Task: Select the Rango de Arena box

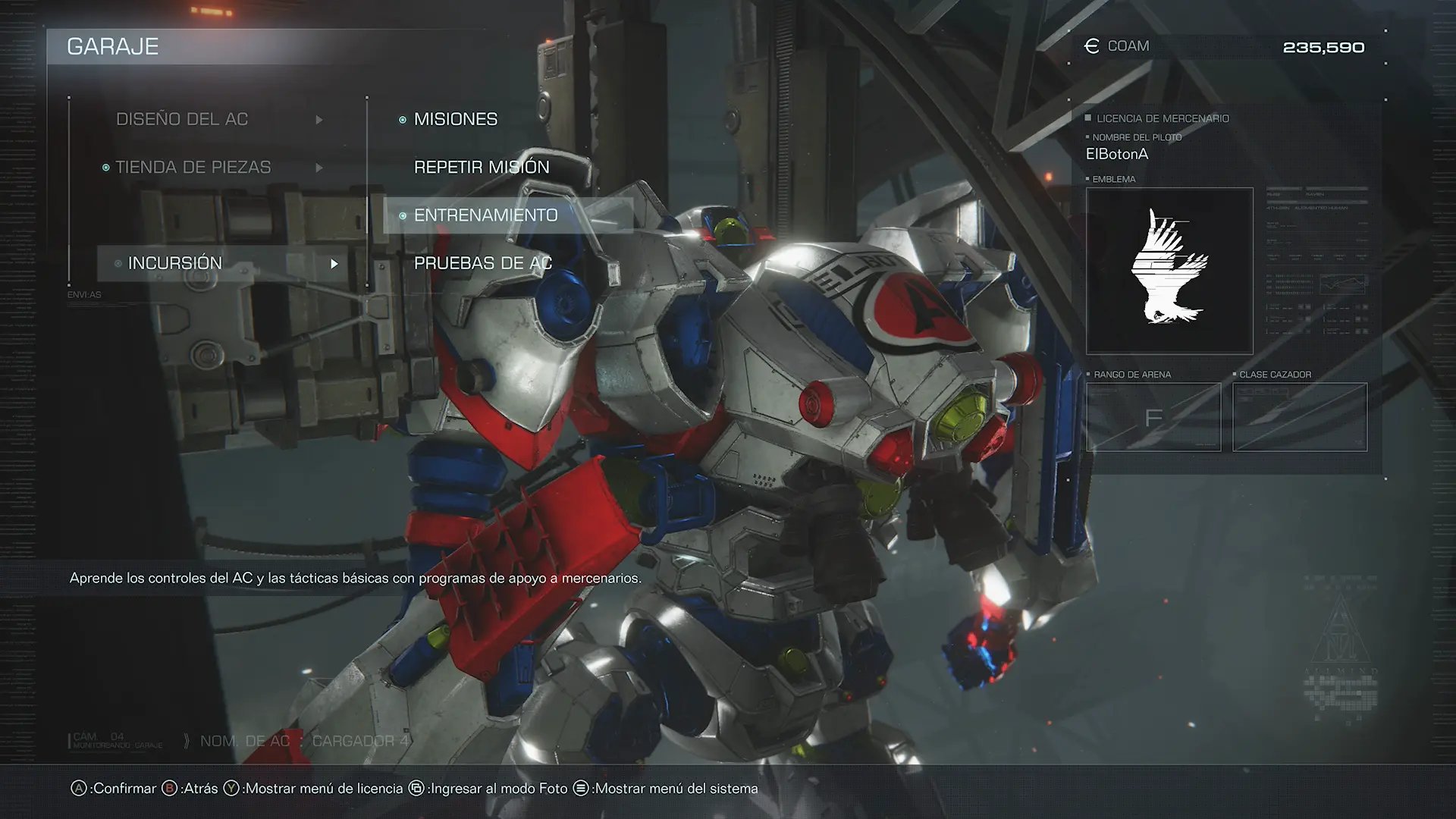Action: pos(1153,417)
